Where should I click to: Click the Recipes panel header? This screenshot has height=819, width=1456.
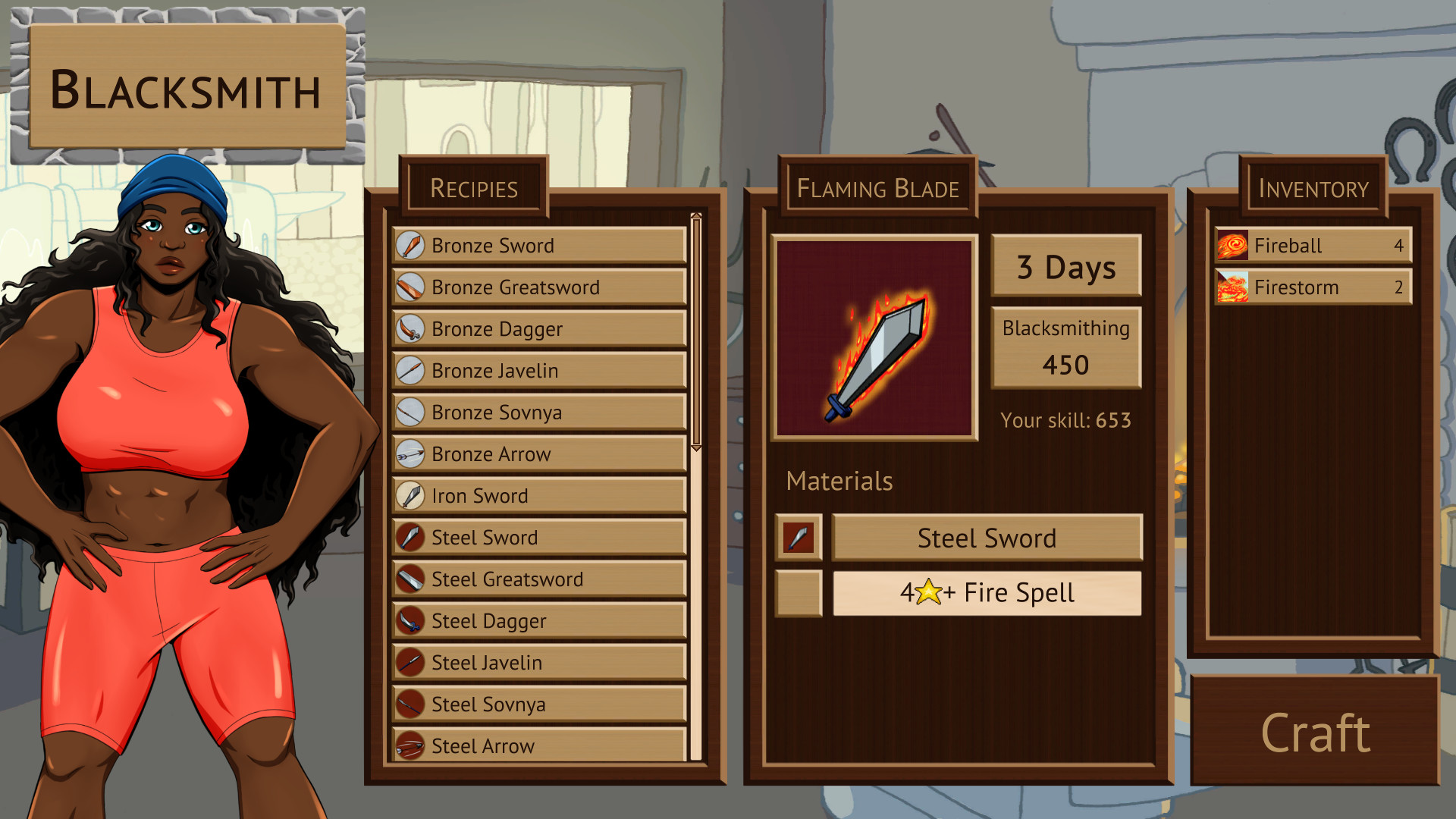click(x=475, y=189)
